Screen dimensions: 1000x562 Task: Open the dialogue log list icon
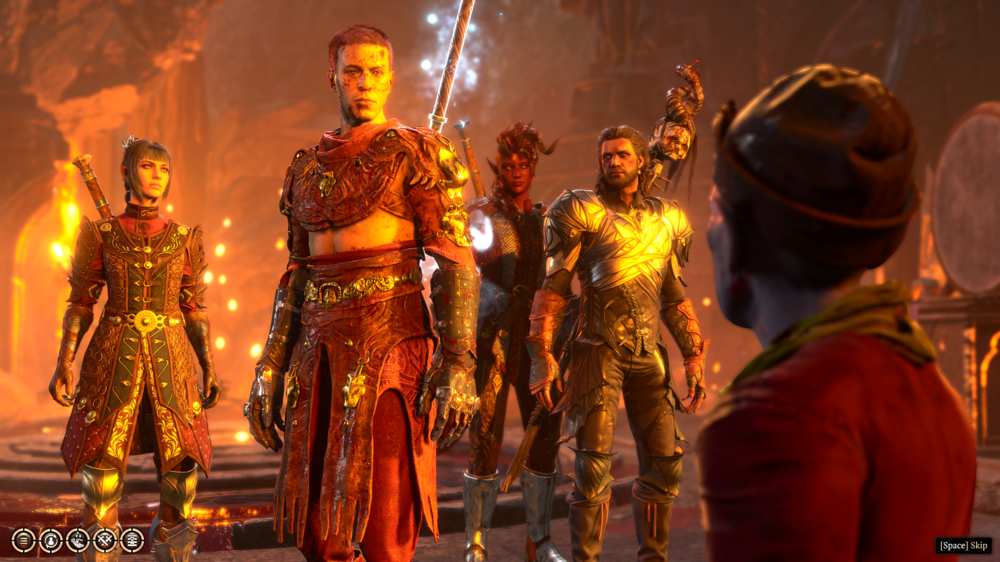point(132,540)
